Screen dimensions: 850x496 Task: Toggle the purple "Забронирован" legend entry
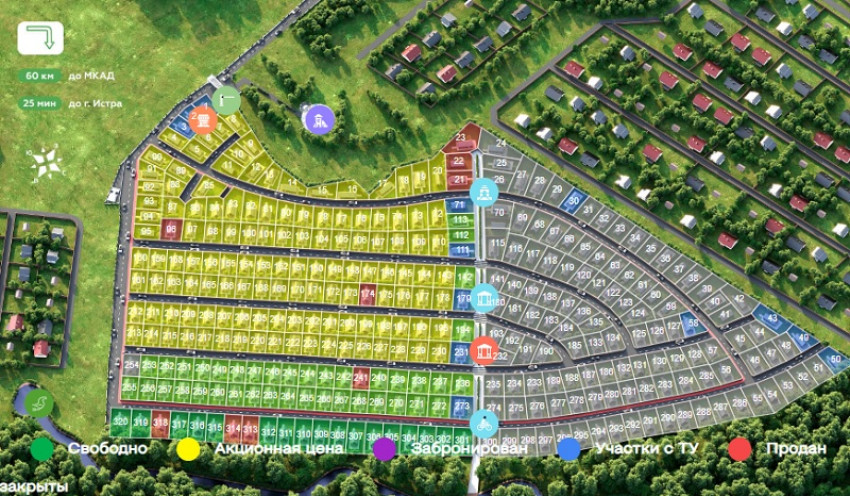click(384, 449)
